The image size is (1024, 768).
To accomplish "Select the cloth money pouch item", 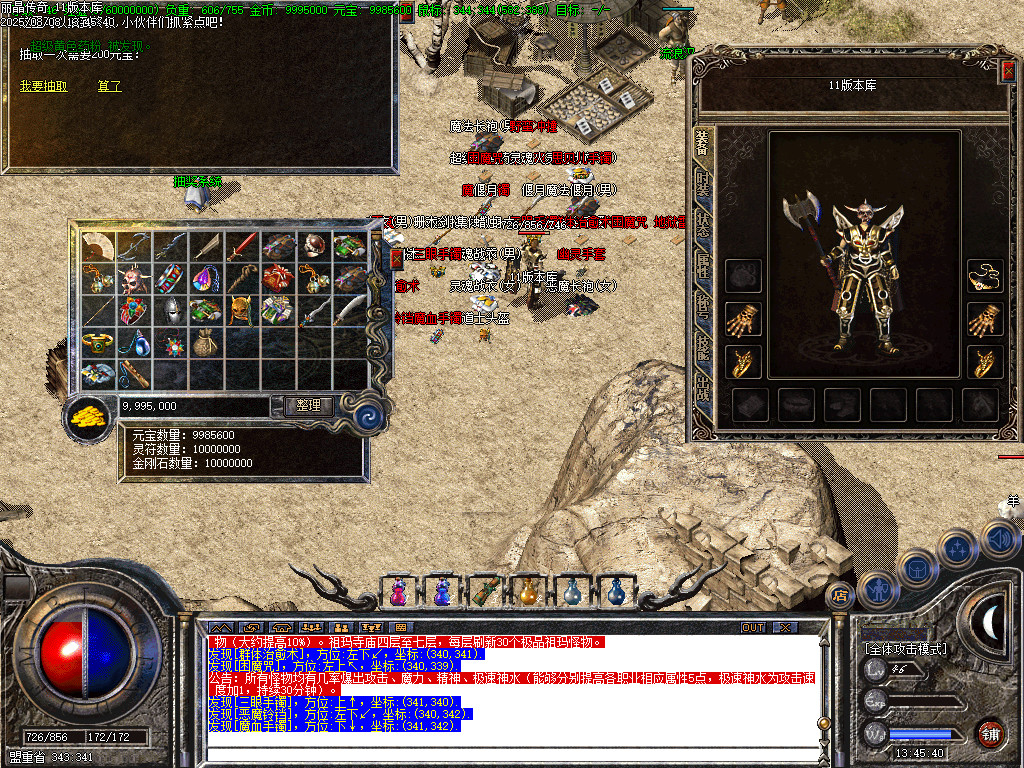I will [x=206, y=341].
